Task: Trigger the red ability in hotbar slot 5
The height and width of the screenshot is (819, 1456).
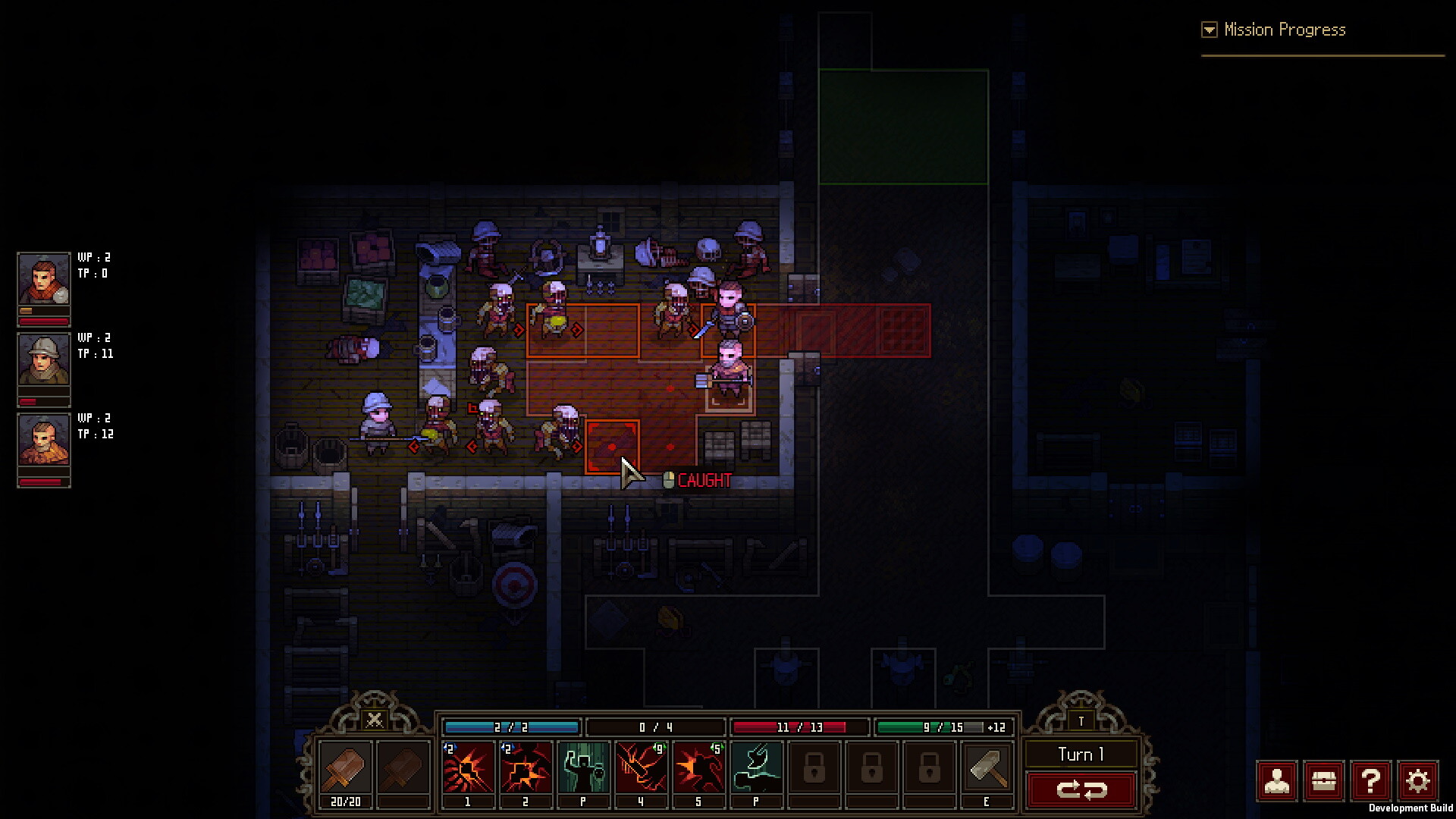Action: (x=698, y=768)
